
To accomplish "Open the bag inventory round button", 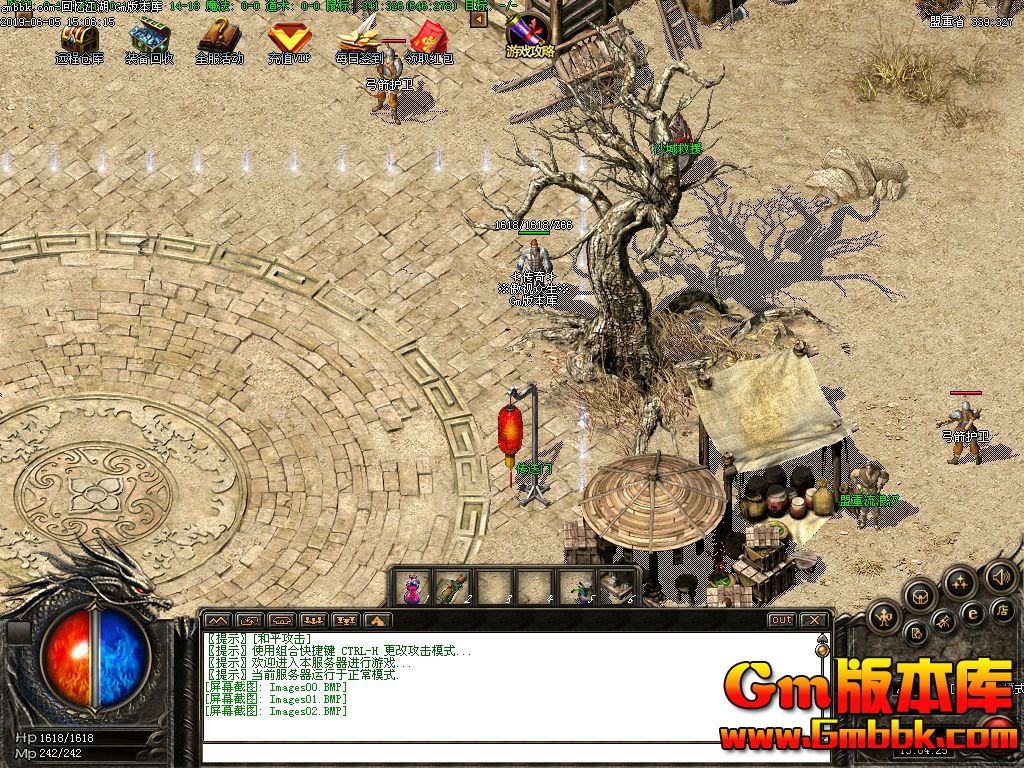I will tap(920, 597).
